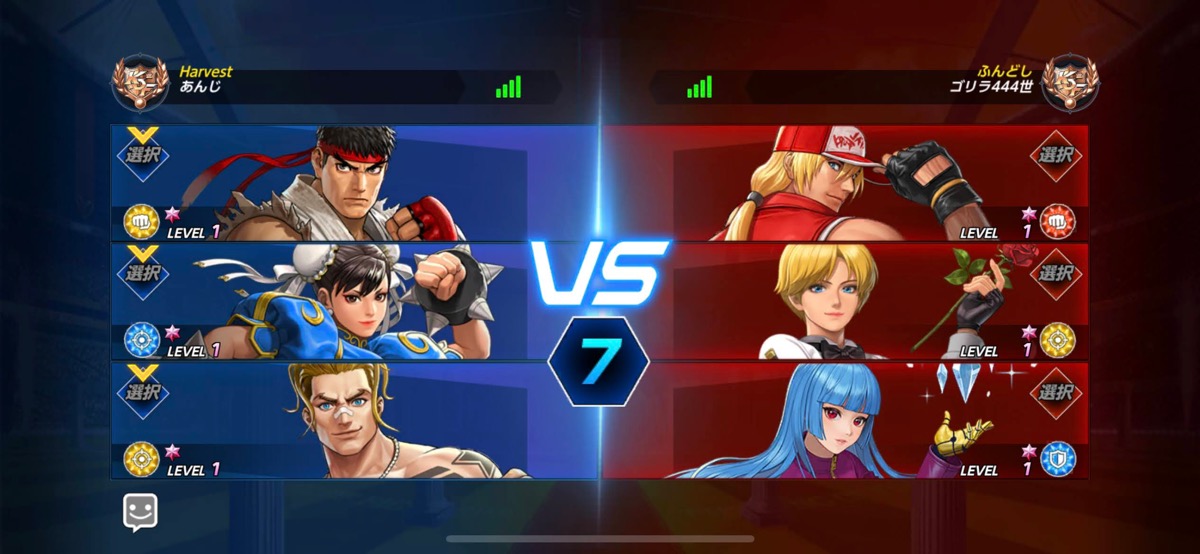Select blue-haired Kula's opponent panel
This screenshot has height=554, width=1200.
point(845,420)
